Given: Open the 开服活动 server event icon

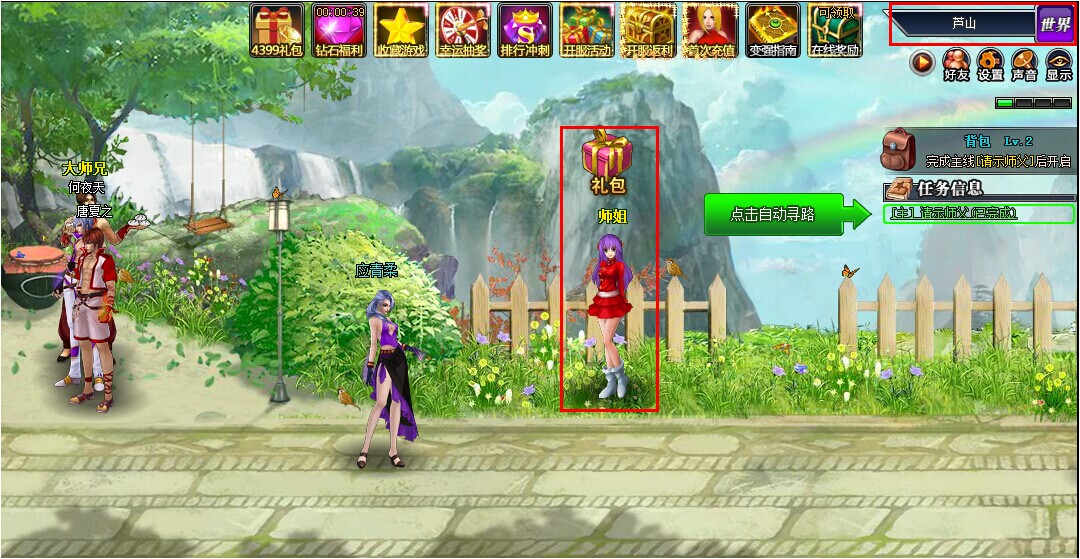Looking at the screenshot, I should pos(587,29).
